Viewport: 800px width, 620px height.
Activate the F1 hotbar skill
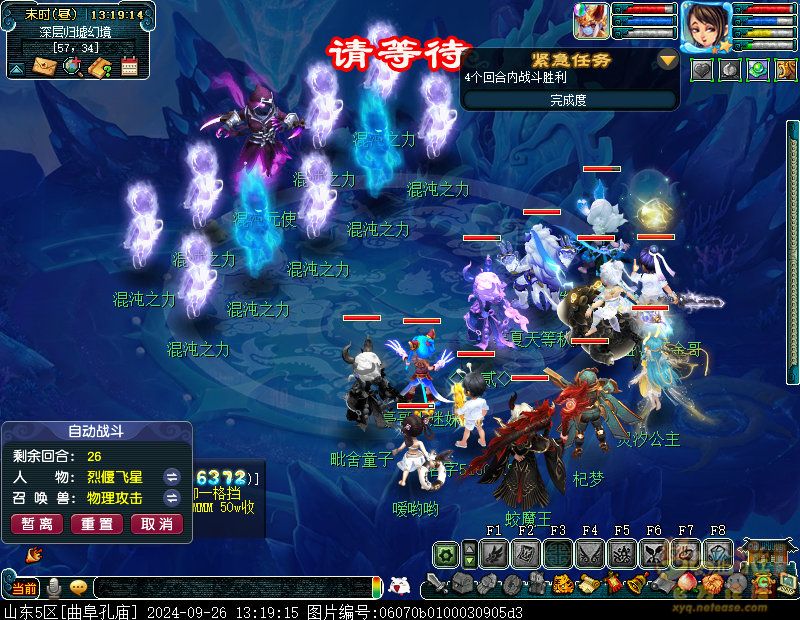493,553
